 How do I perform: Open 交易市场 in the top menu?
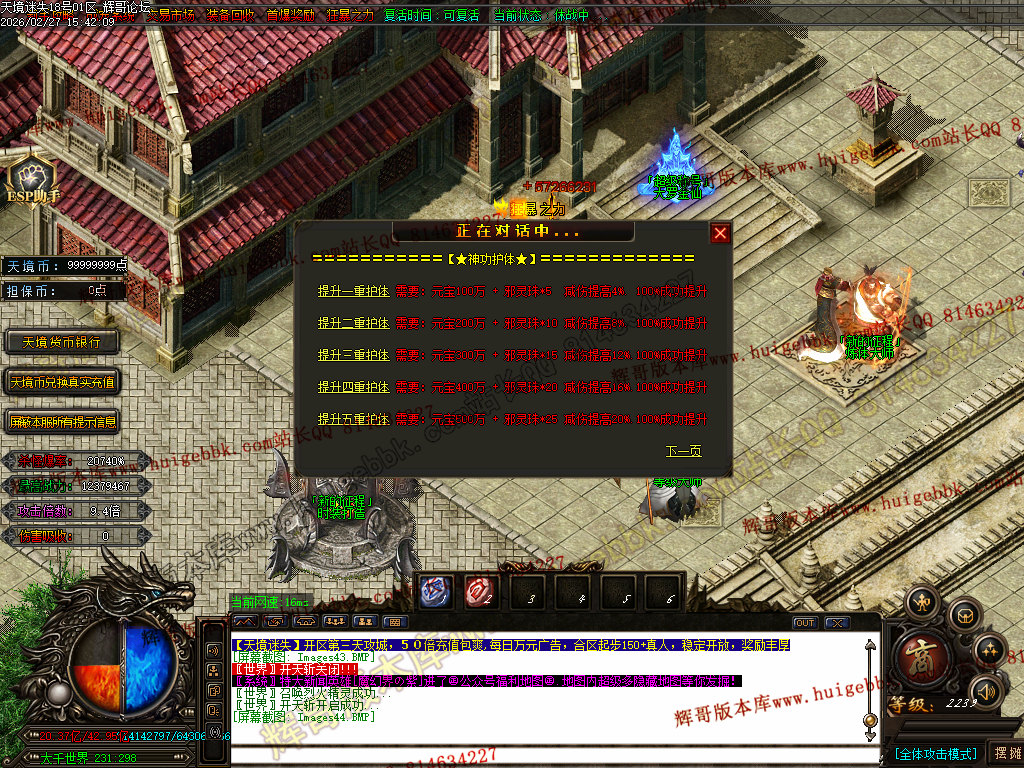tap(171, 16)
